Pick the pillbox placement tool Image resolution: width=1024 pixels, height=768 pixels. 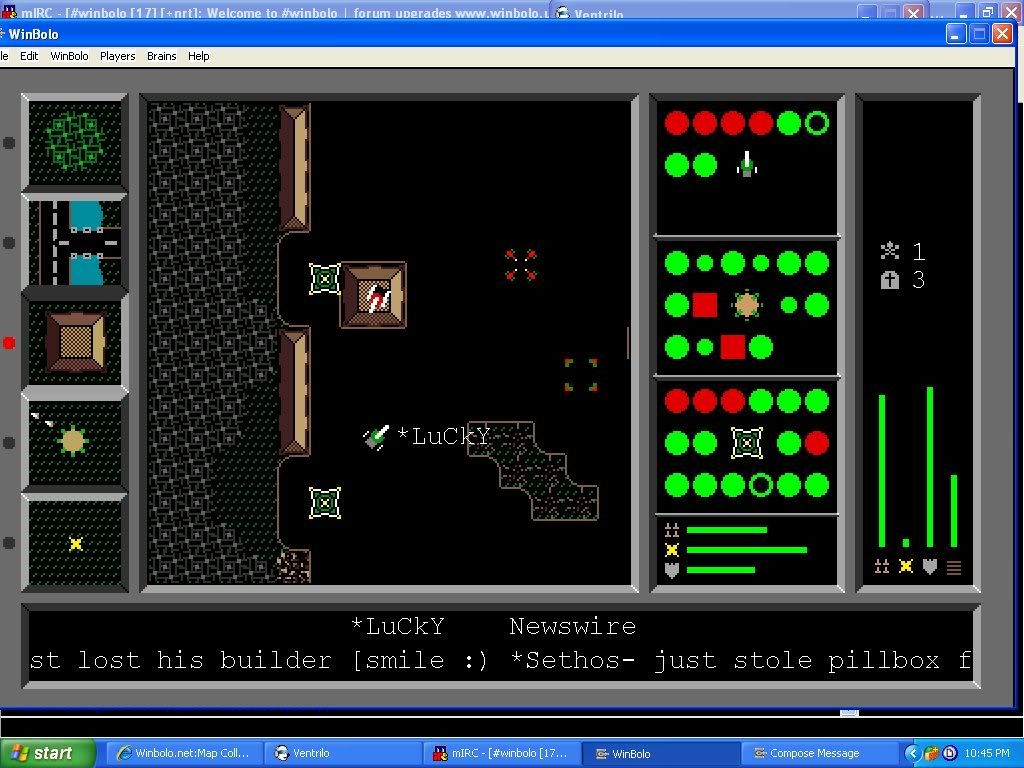pos(75,441)
